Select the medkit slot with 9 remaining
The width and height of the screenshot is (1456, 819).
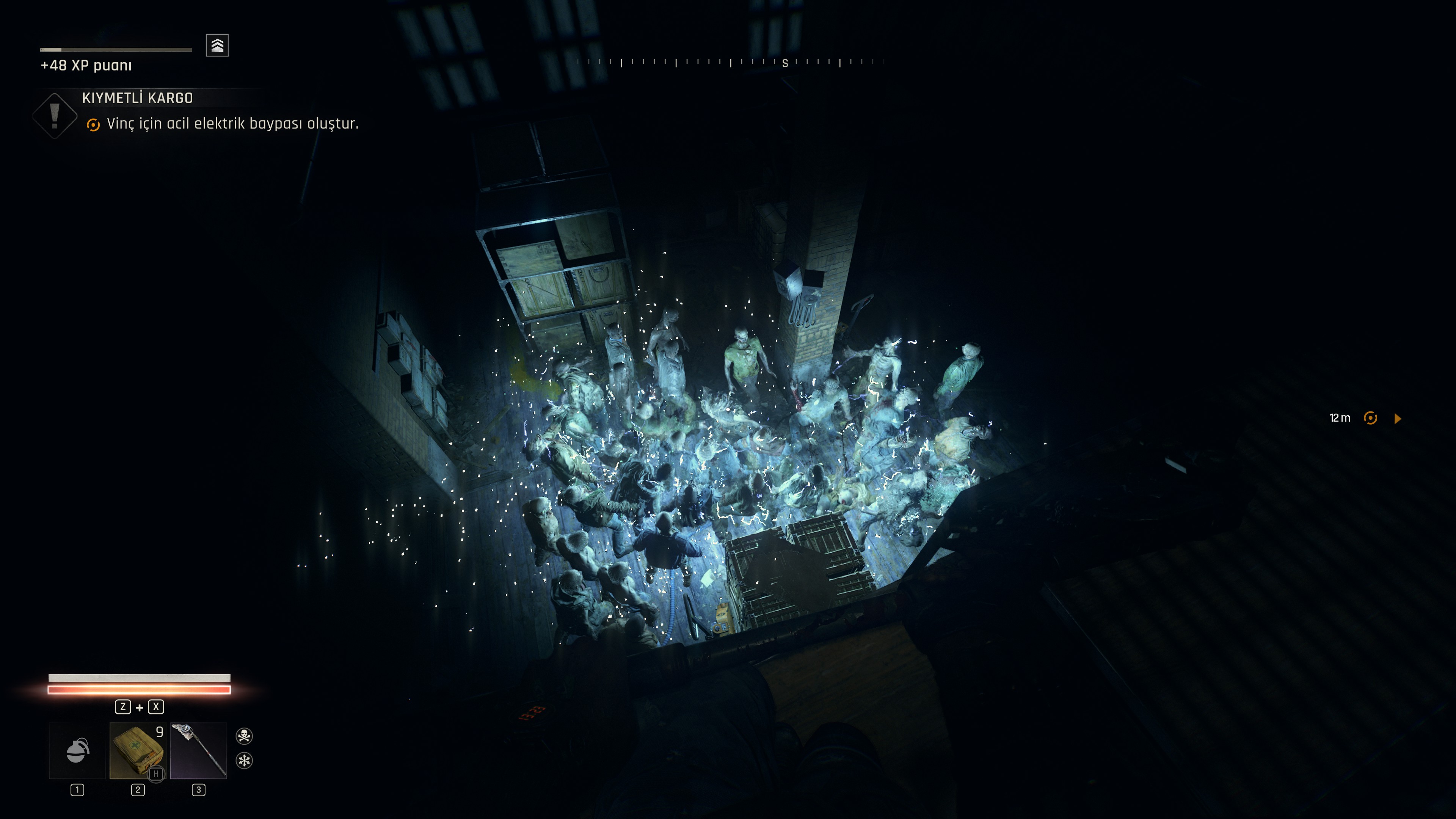[137, 751]
